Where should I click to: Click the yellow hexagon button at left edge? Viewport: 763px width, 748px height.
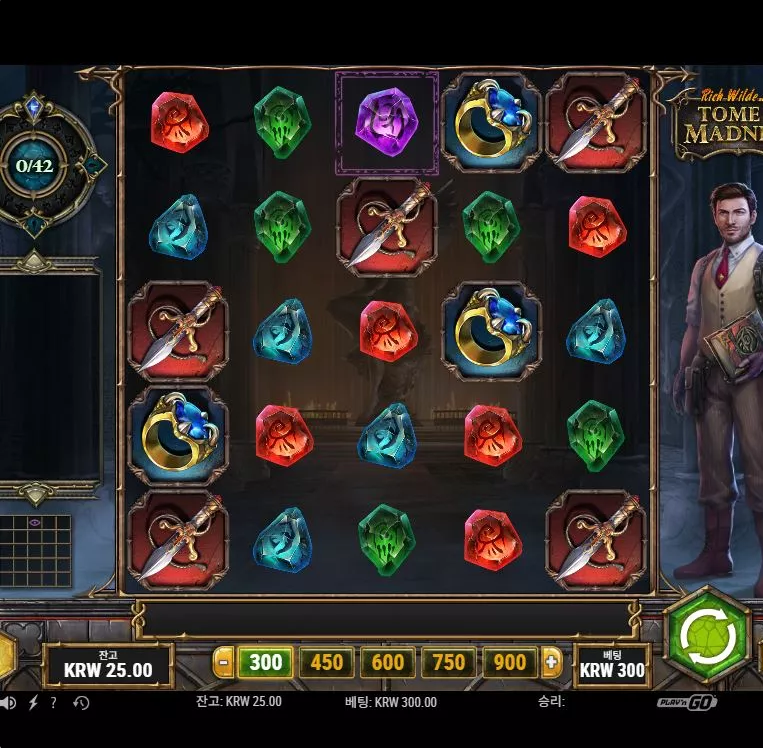pos(6,656)
